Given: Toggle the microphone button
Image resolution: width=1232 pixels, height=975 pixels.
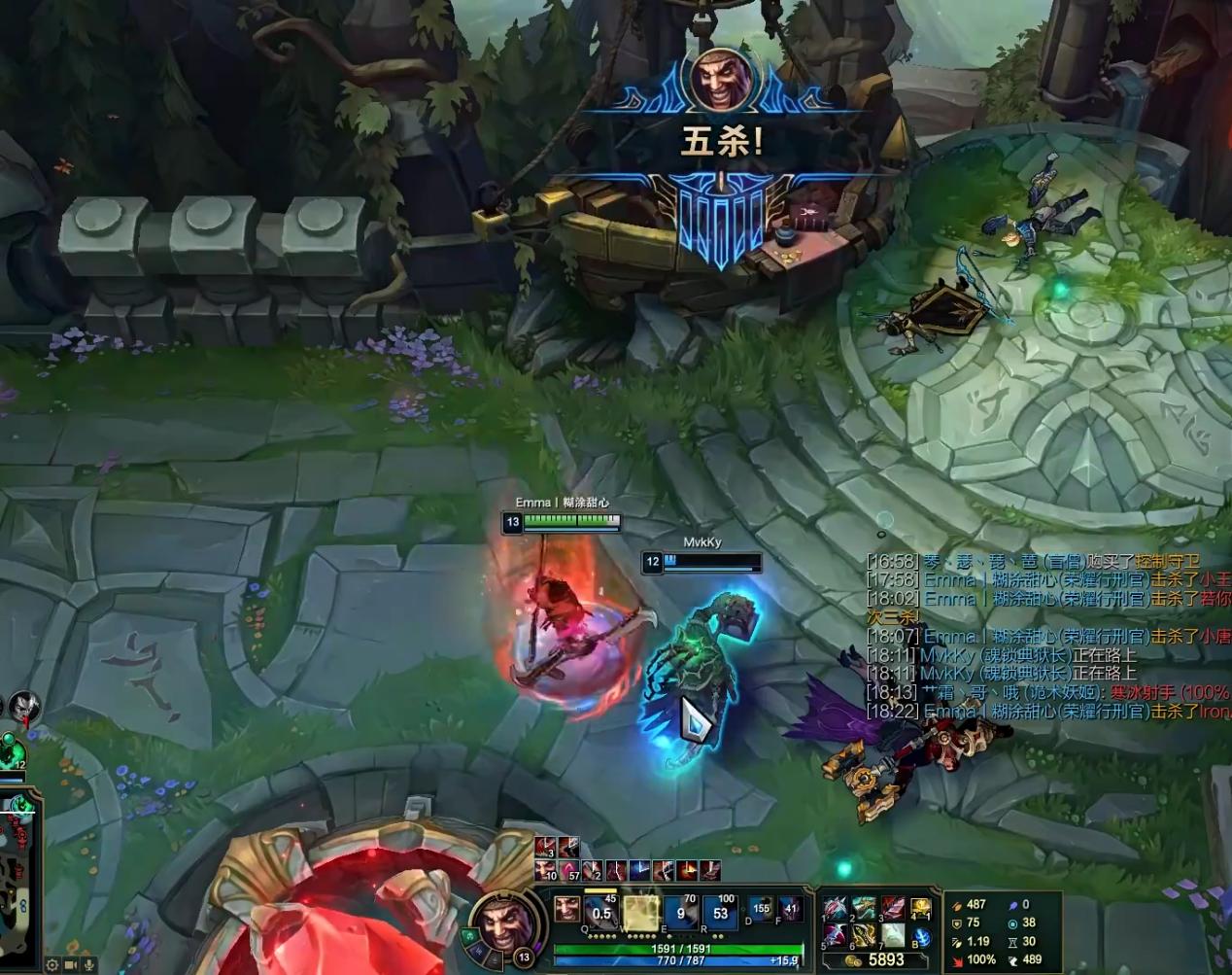Looking at the screenshot, I should (88, 965).
